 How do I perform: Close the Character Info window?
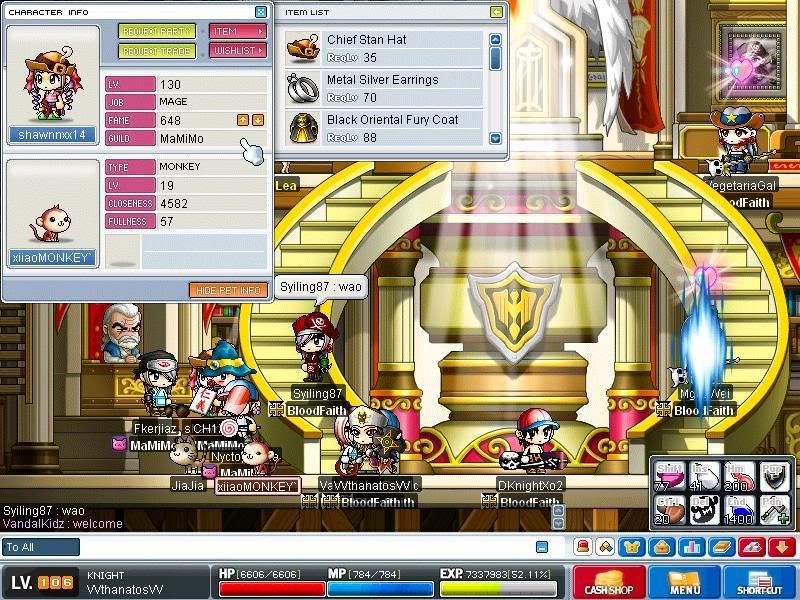coord(261,12)
